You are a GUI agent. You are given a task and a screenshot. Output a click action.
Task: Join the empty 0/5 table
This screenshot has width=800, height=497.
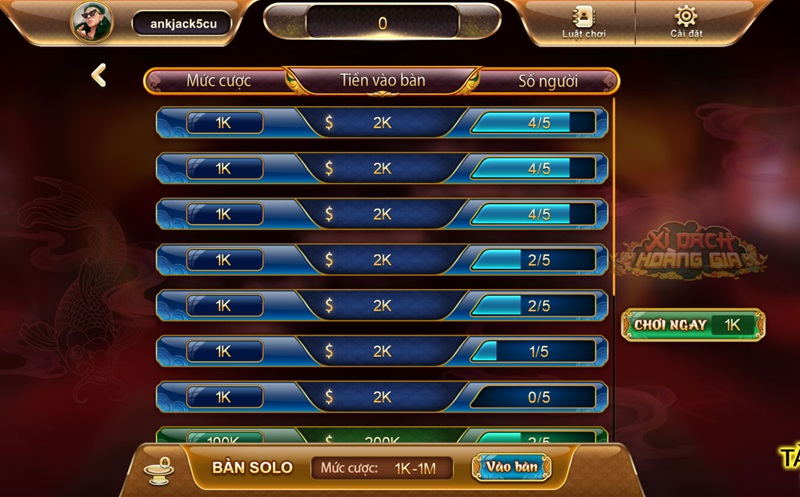(x=382, y=397)
